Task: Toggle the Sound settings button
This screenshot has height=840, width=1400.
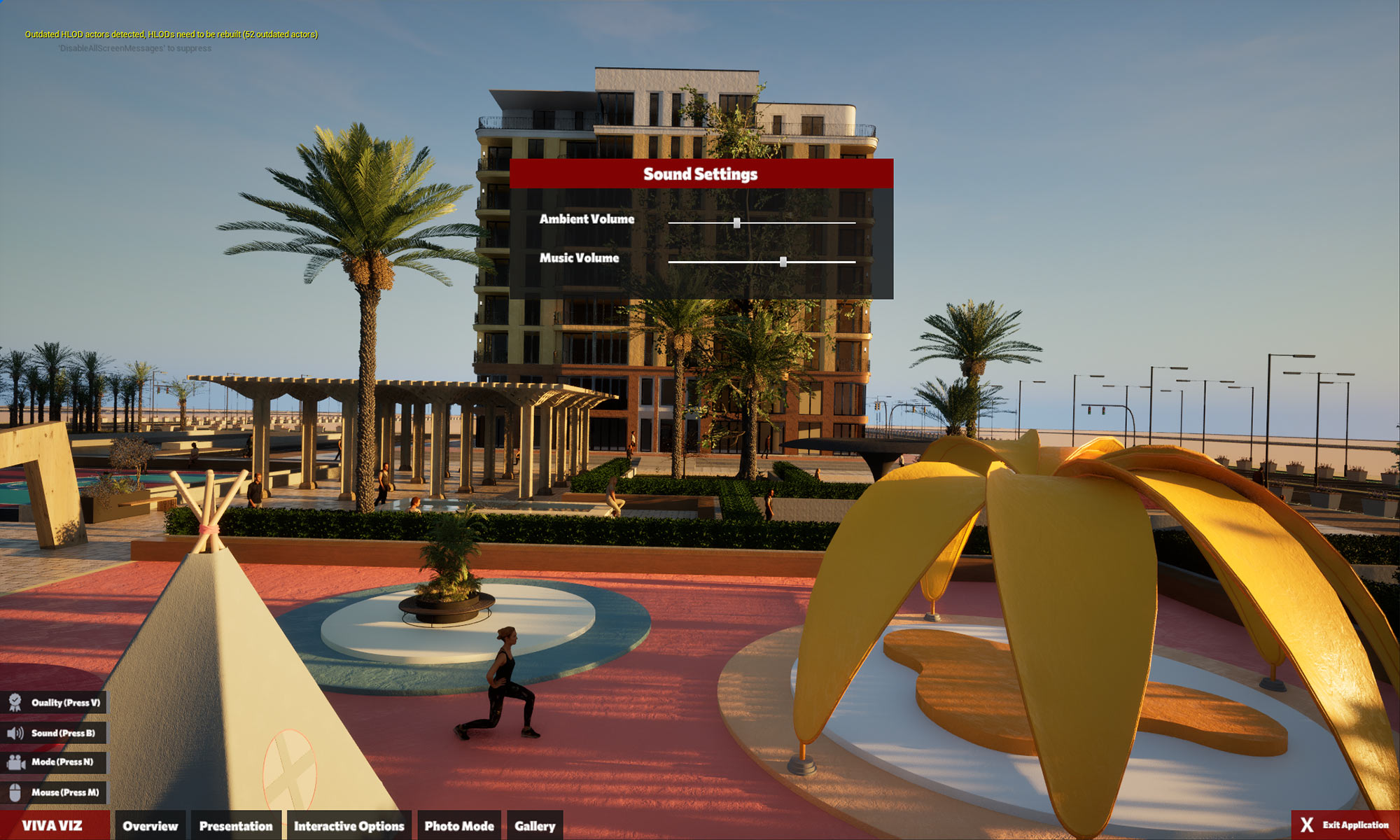Action: pos(54,733)
